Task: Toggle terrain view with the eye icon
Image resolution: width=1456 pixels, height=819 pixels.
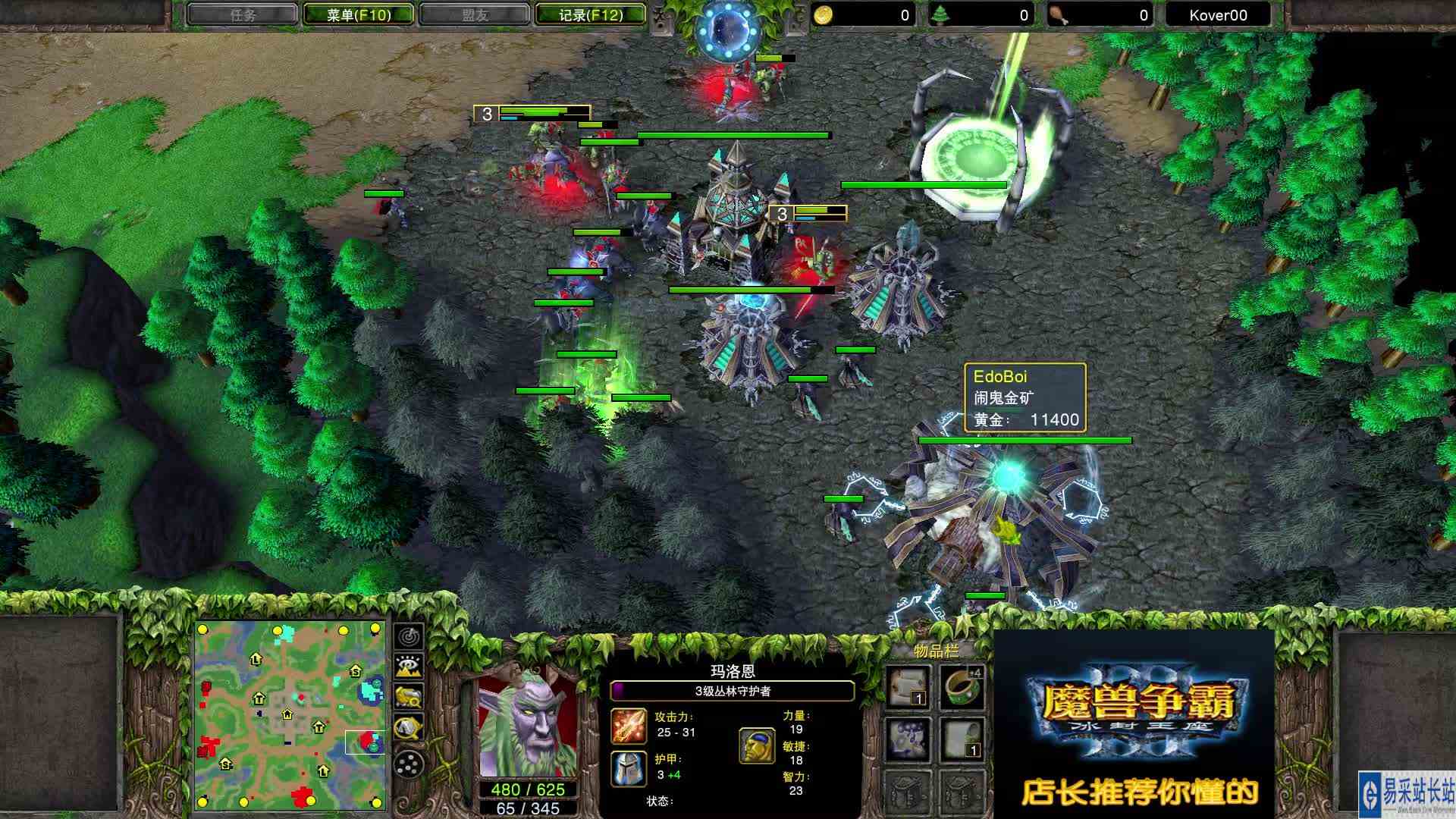Action: pyautogui.click(x=408, y=665)
